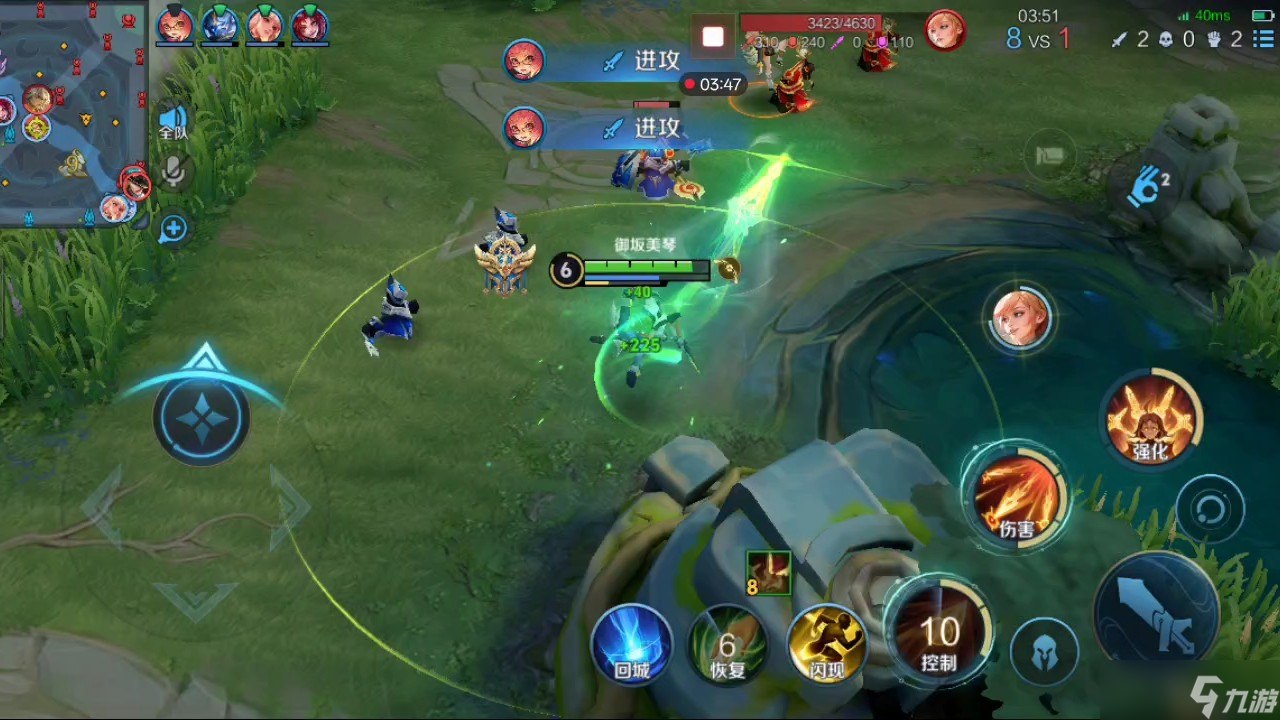The height and width of the screenshot is (720, 1280).
Task: Stop the screen recording with the square button
Action: pos(713,38)
